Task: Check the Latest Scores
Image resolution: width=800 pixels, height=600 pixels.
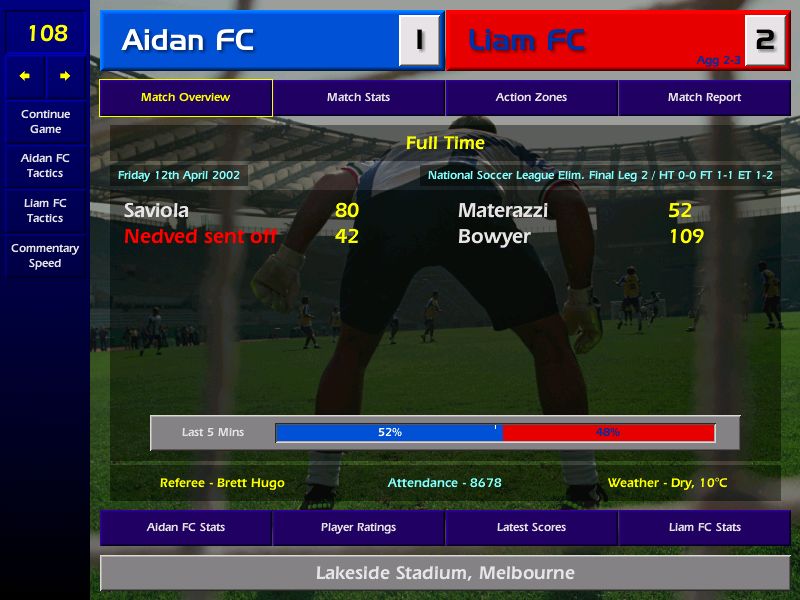Action: [531, 527]
